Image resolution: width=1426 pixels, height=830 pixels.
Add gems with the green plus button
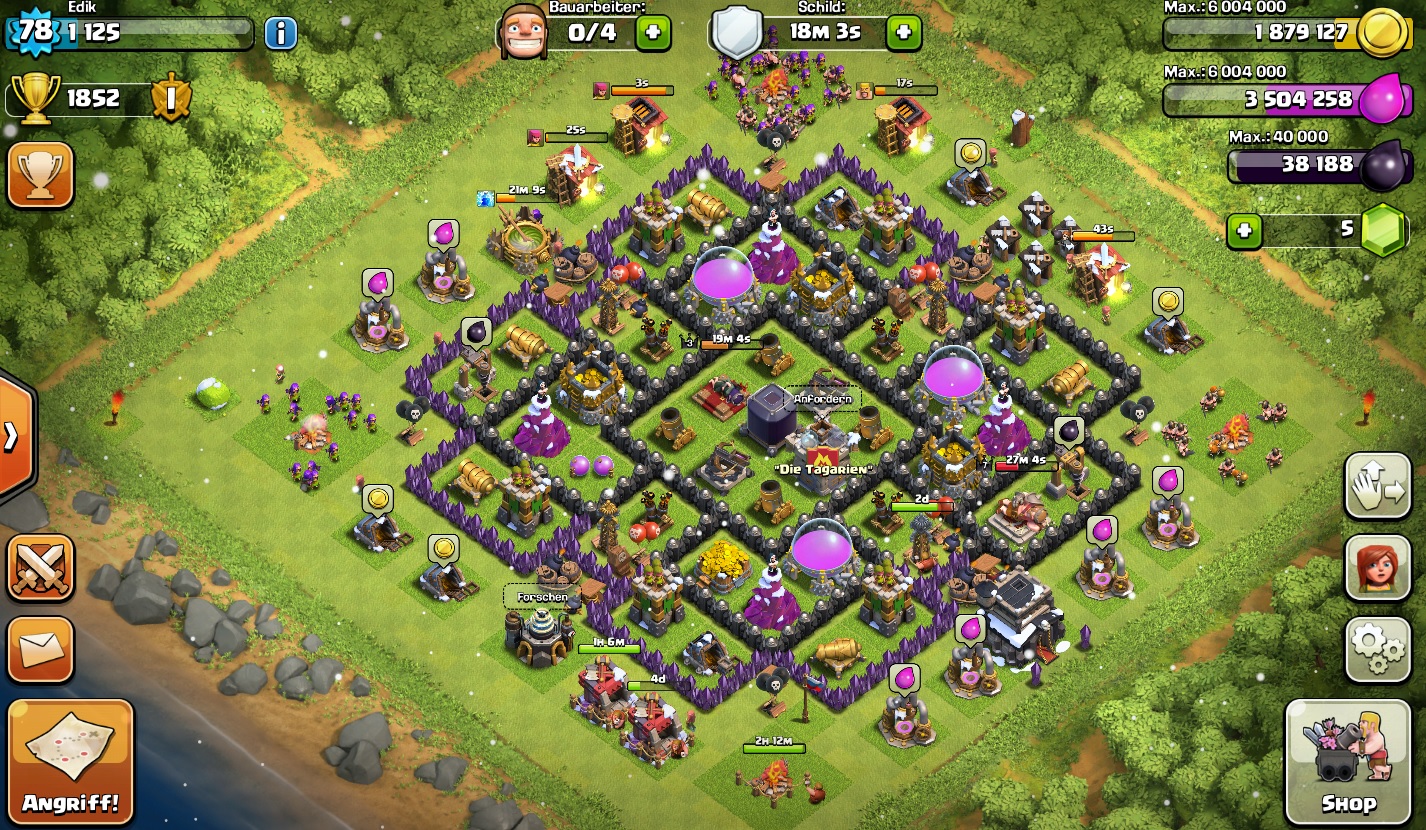(1244, 231)
